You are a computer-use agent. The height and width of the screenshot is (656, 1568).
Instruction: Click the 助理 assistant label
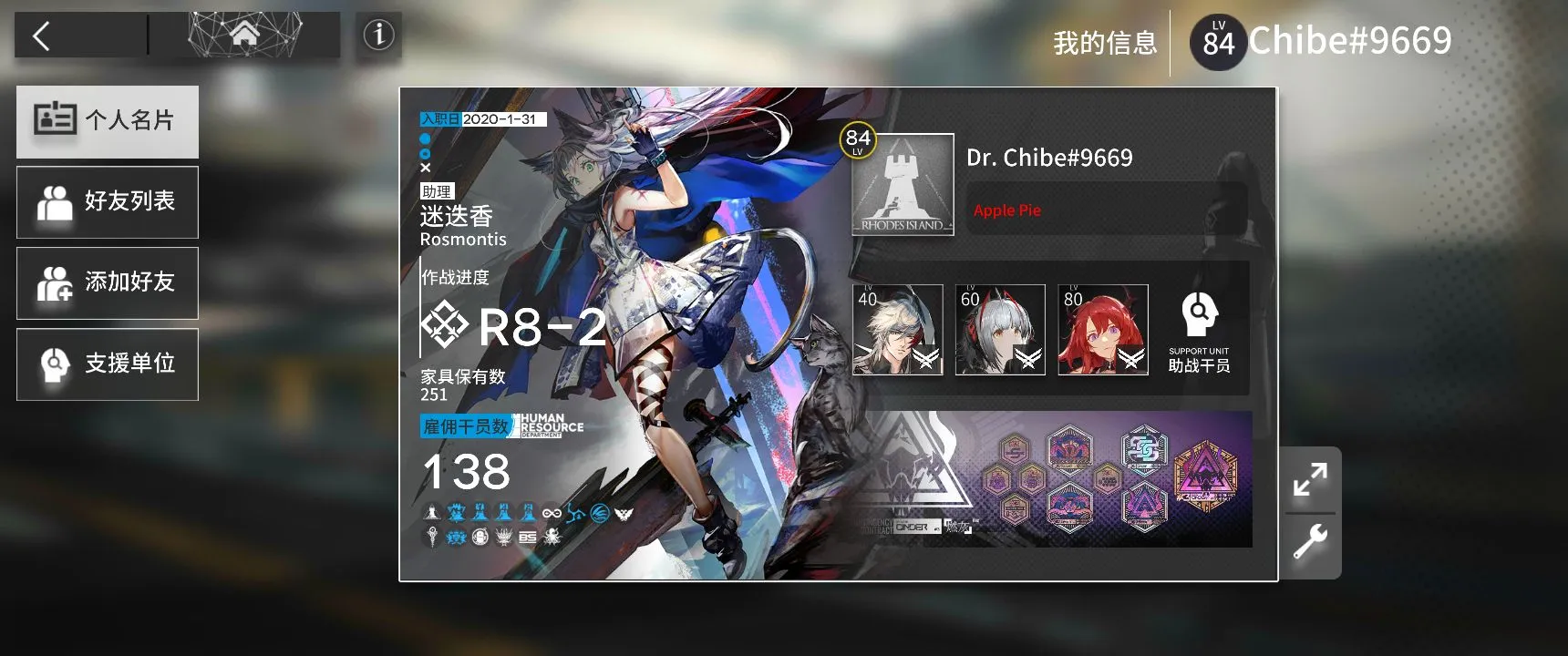click(437, 191)
